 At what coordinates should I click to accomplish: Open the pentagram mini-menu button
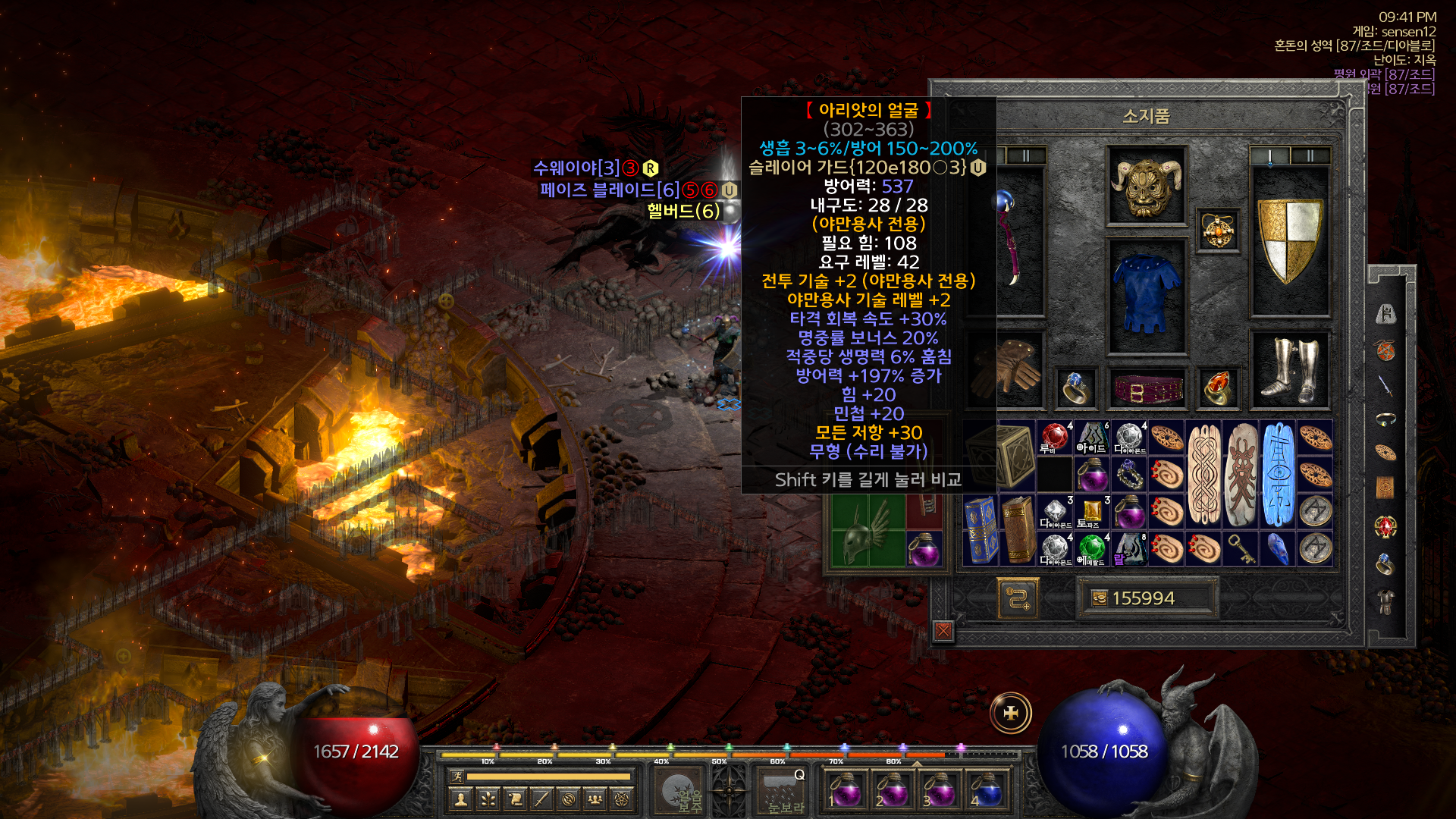click(x=622, y=799)
